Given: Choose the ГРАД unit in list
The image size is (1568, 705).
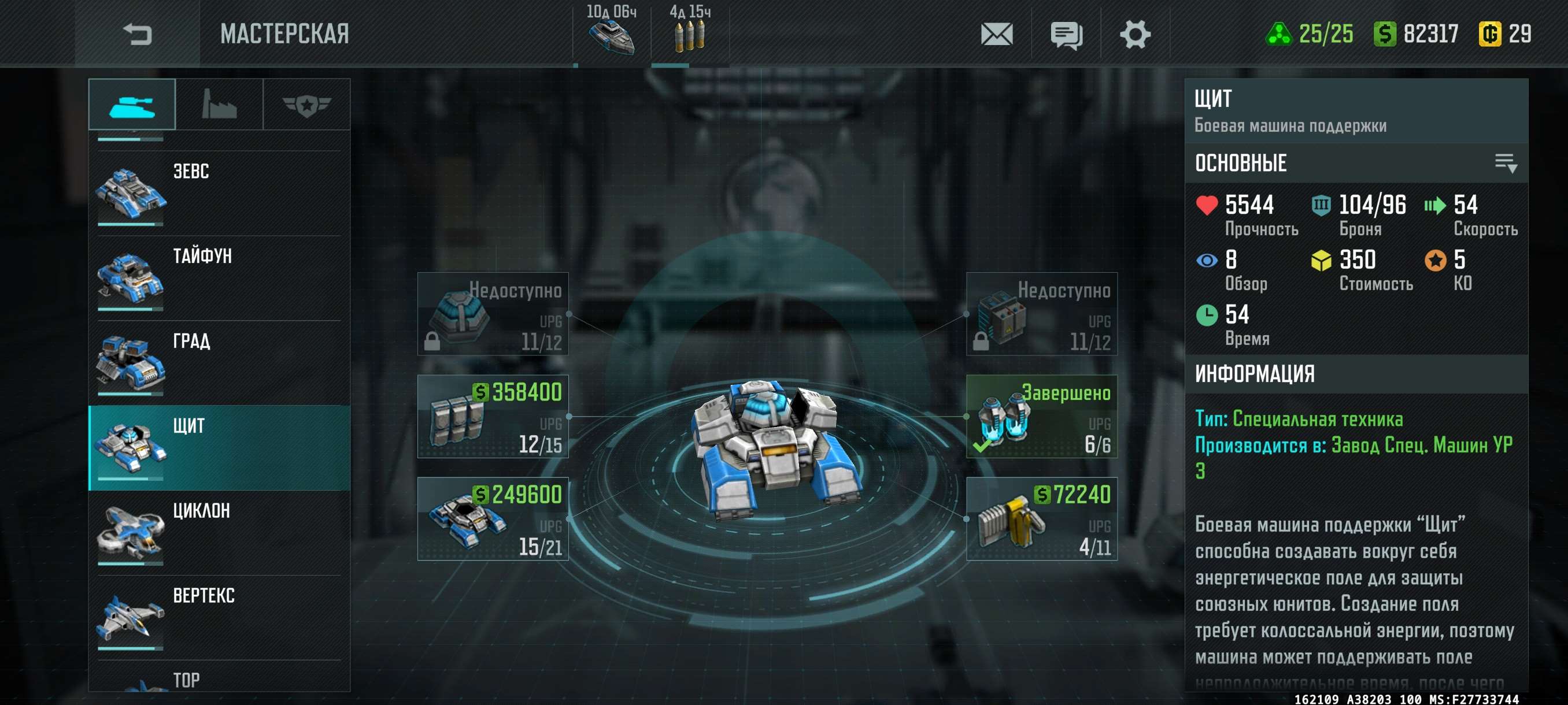Looking at the screenshot, I should pos(219,363).
